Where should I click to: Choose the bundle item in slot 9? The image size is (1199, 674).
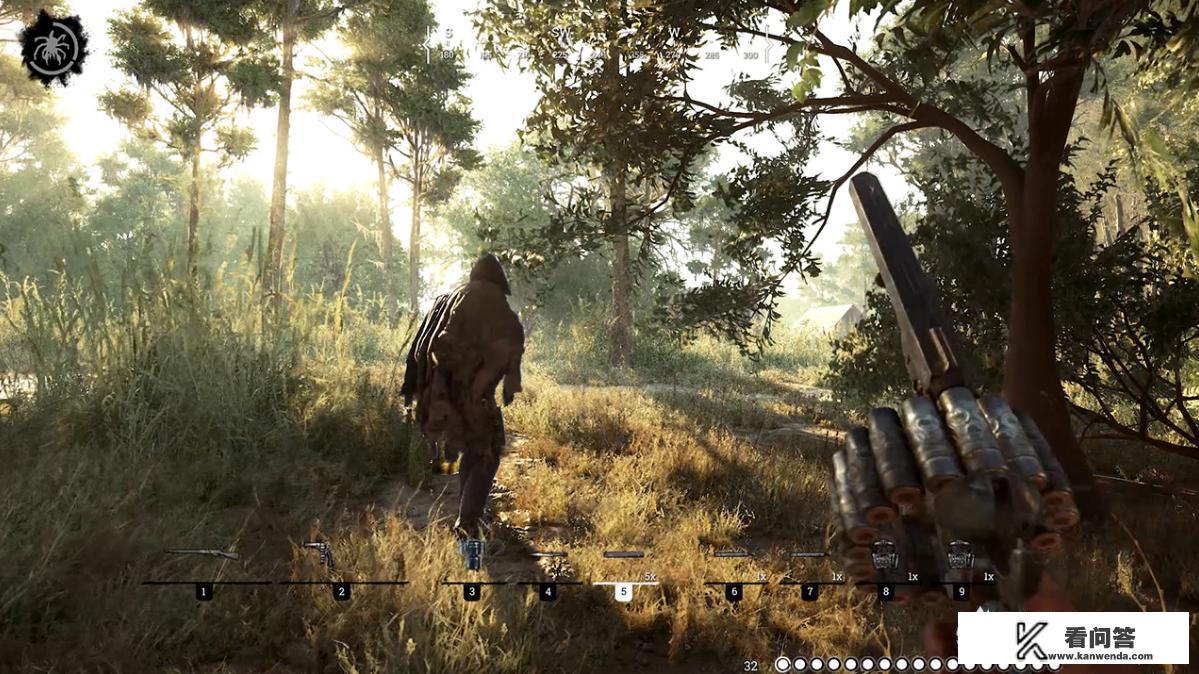[960, 552]
